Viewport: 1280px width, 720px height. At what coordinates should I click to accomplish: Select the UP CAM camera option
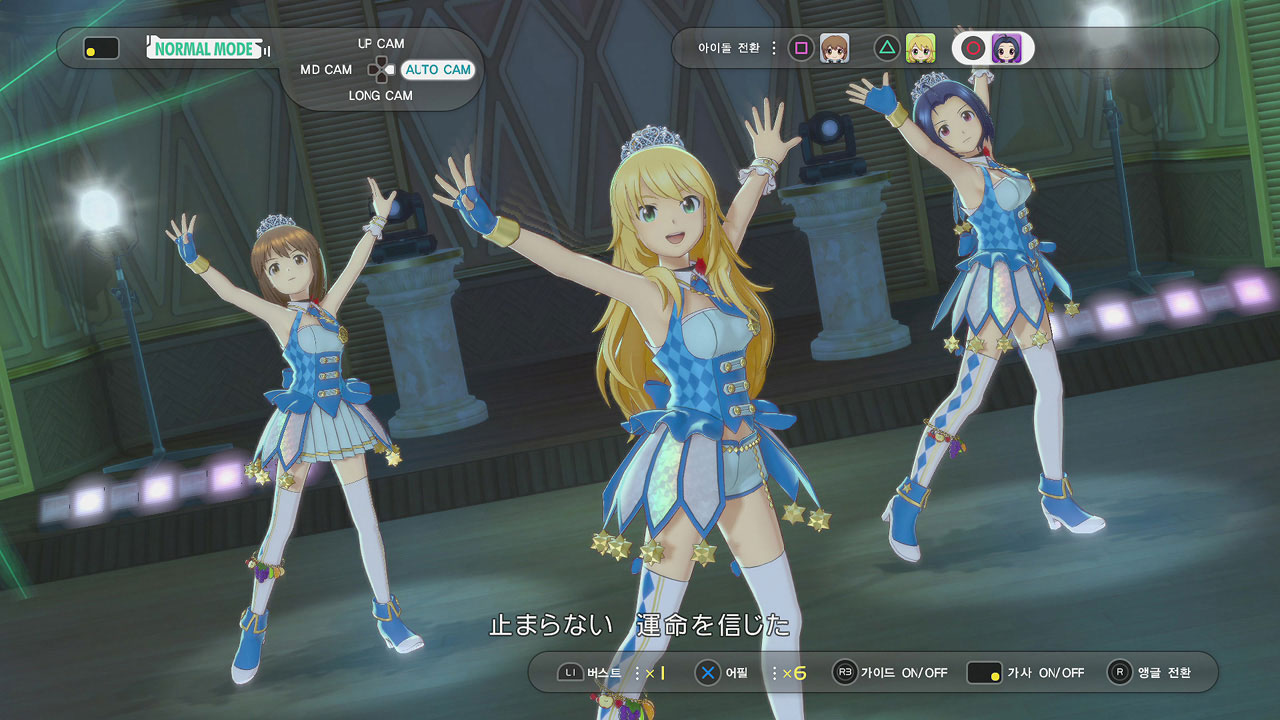(380, 44)
